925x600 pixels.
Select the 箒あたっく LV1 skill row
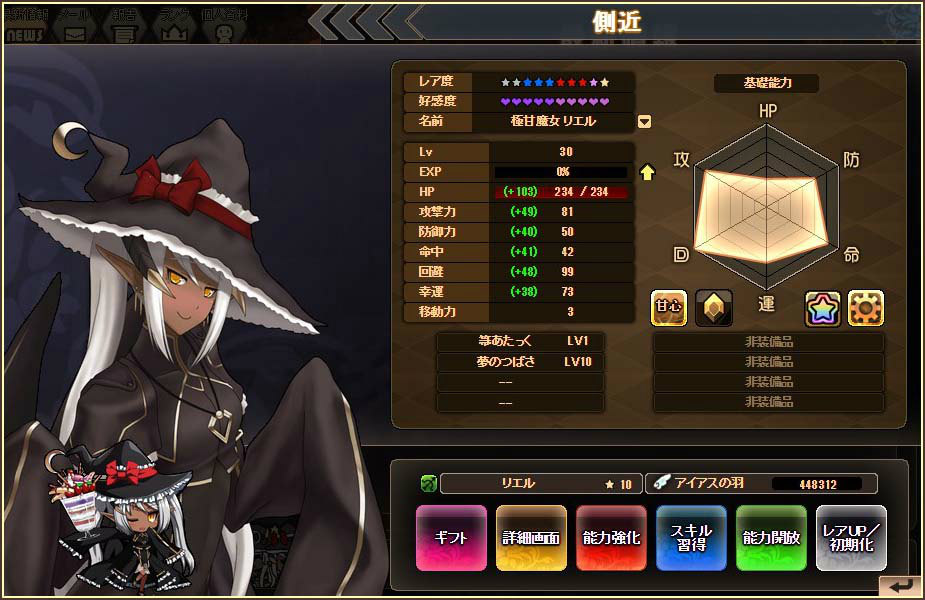click(x=520, y=341)
